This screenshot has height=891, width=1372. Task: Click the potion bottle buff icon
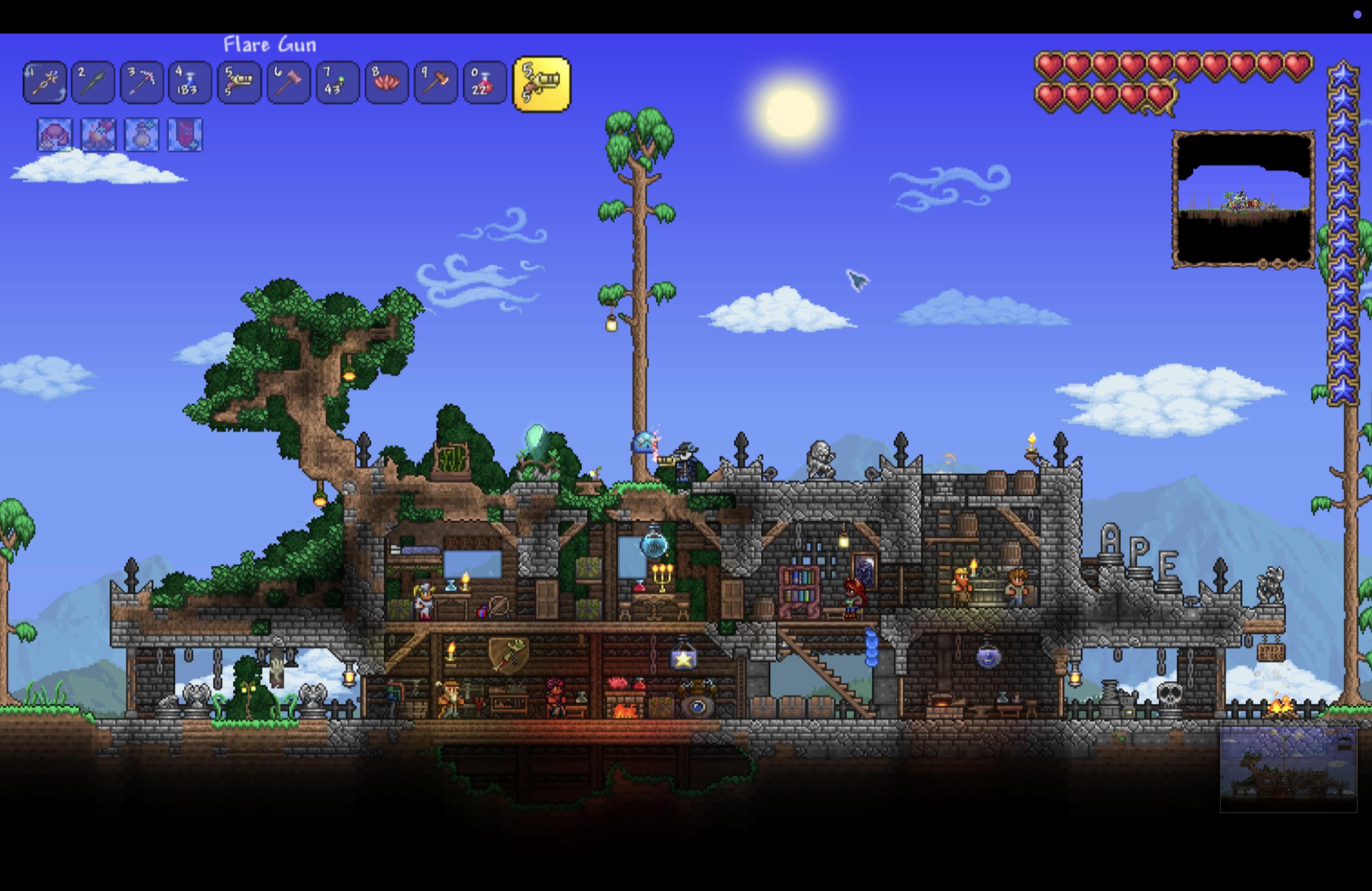pyautogui.click(x=142, y=136)
